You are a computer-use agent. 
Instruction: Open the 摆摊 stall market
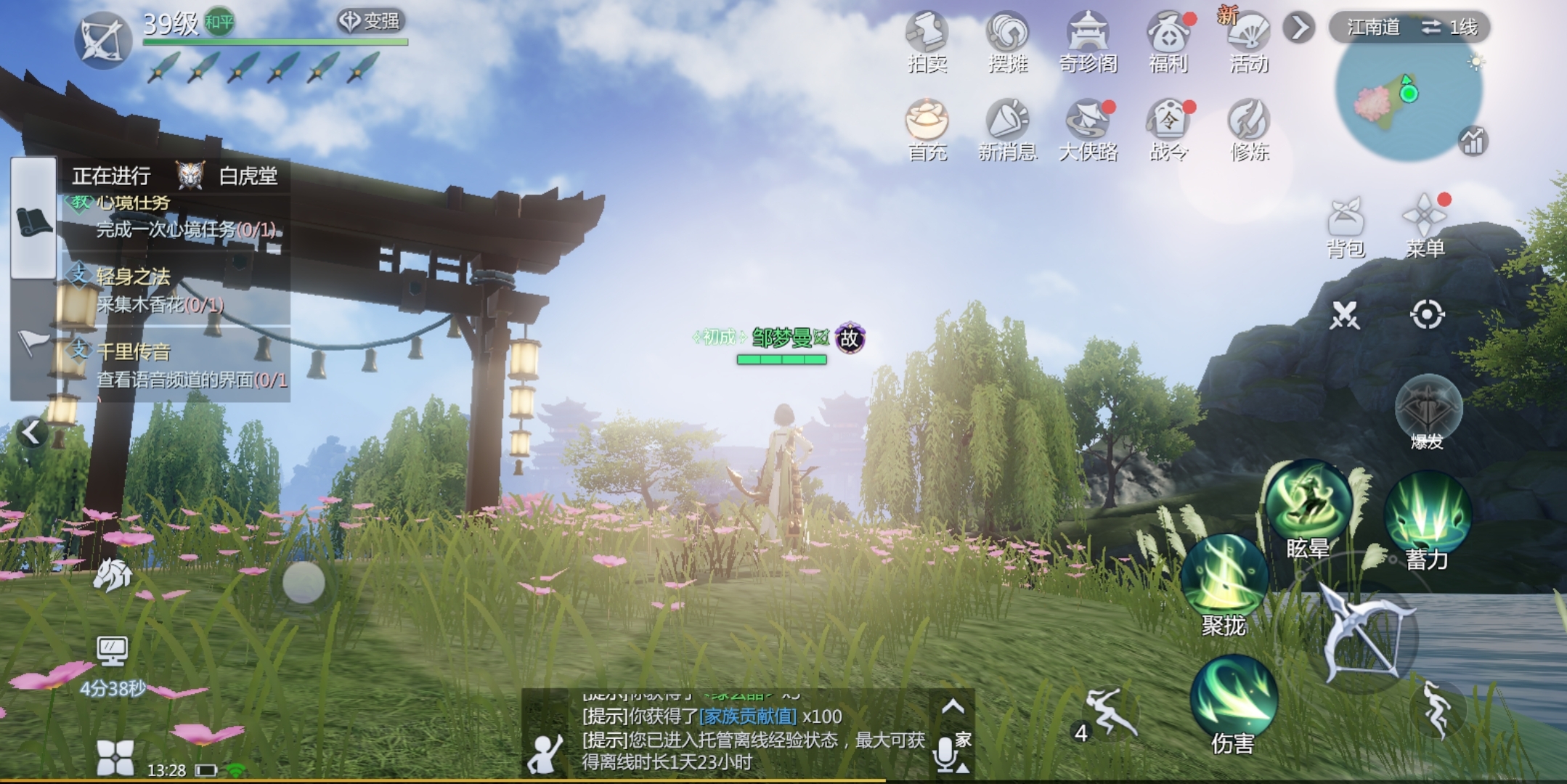point(1007,42)
